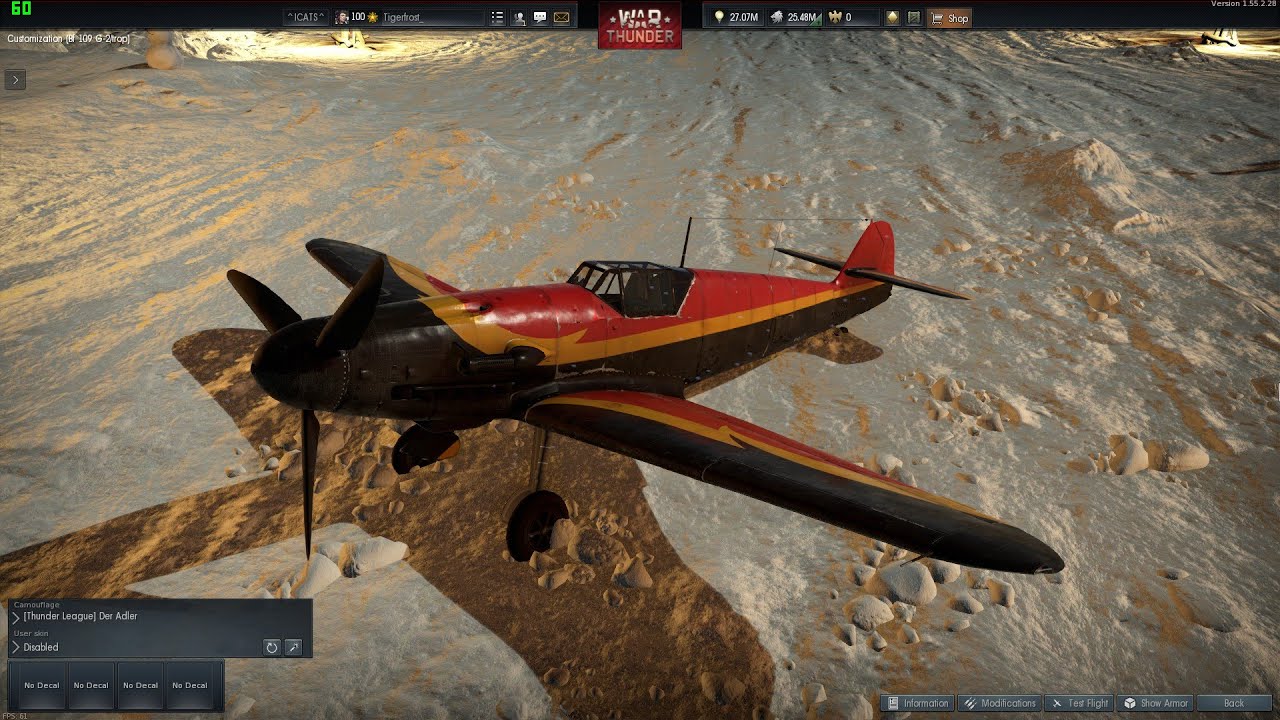
Task: Click the War Thunder logo button
Action: point(640,25)
